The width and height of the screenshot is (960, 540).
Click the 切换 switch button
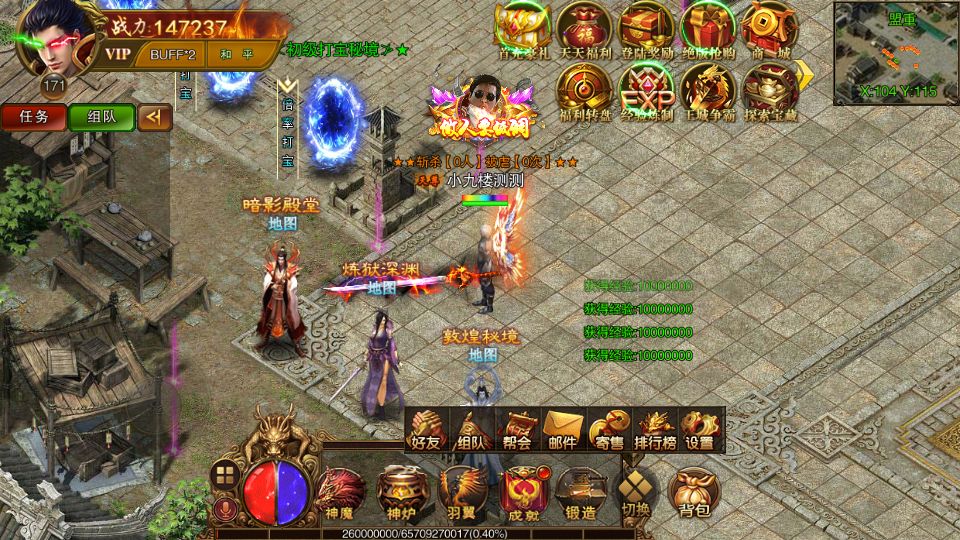tap(636, 493)
